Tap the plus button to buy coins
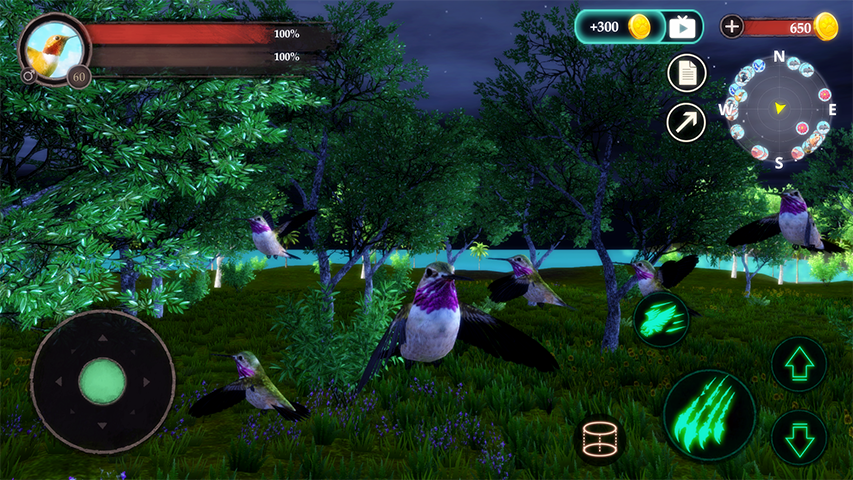This screenshot has width=853, height=480. click(x=732, y=27)
